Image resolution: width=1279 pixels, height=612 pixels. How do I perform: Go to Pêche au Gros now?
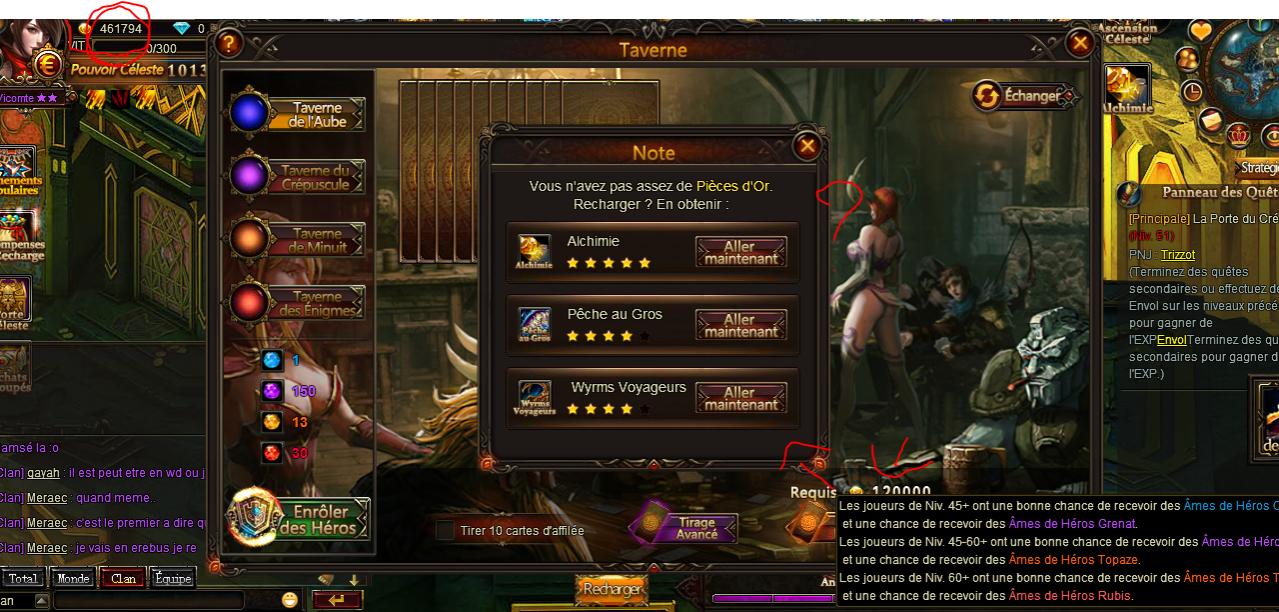pos(741,325)
